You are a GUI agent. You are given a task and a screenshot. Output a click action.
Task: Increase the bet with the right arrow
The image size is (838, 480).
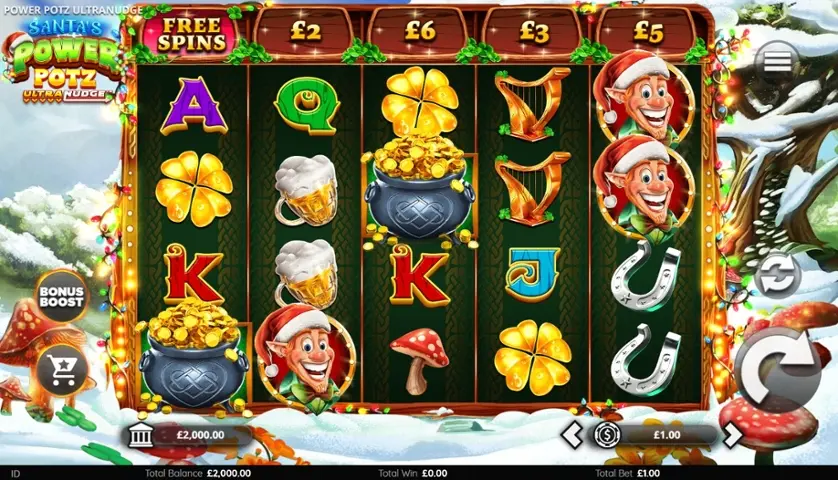(x=733, y=435)
